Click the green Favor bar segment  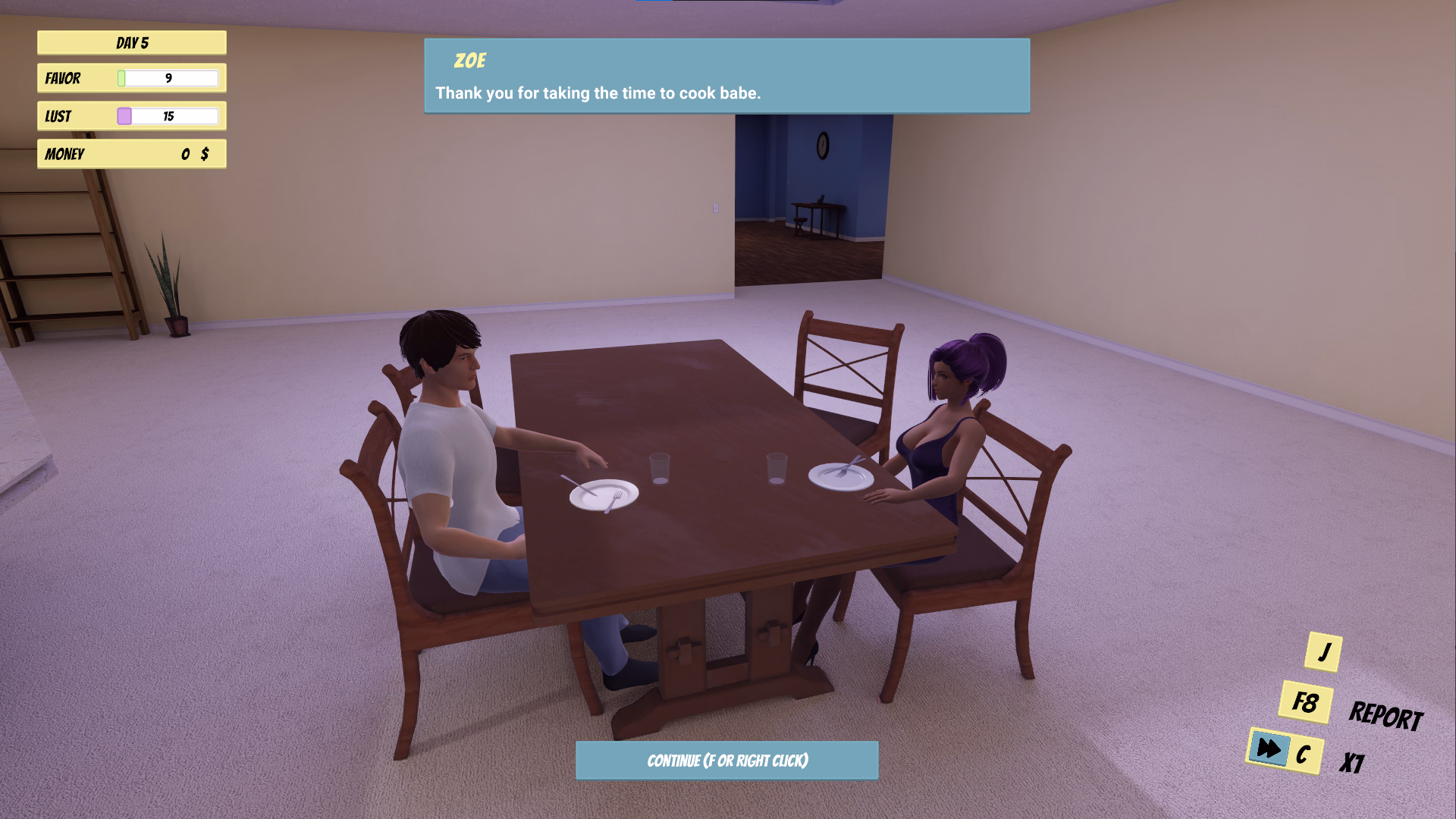[121, 78]
